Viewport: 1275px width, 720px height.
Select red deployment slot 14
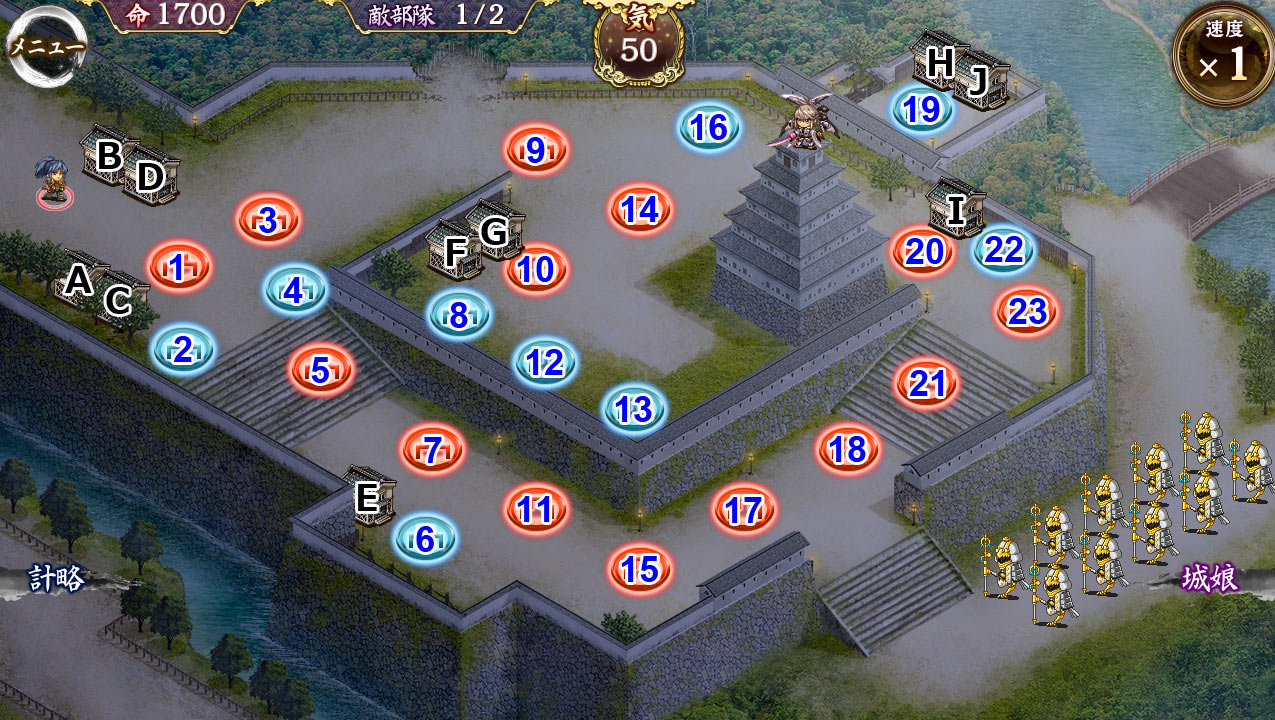click(640, 209)
